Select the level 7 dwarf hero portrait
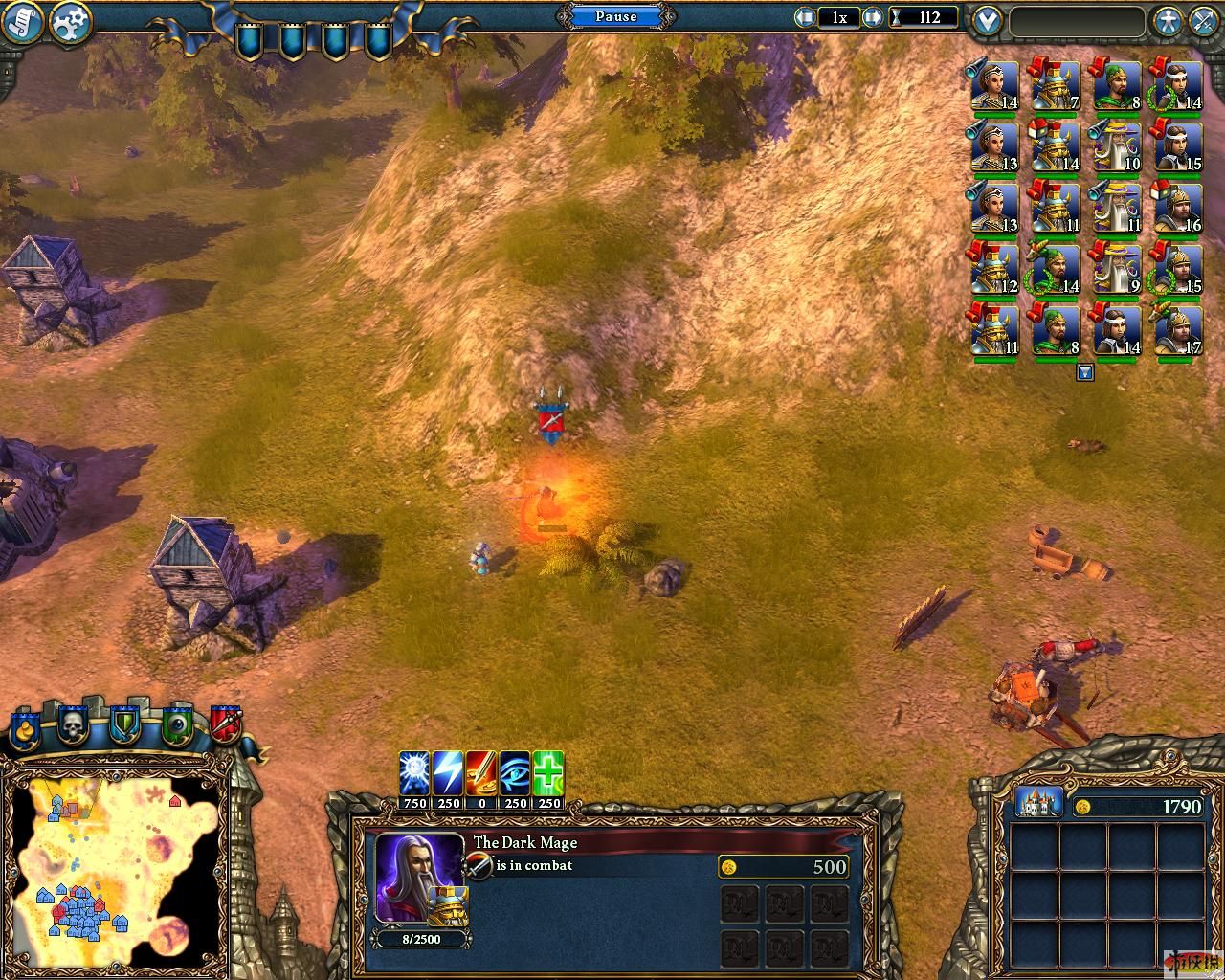Screen dimensions: 1225x980 (1054, 87)
